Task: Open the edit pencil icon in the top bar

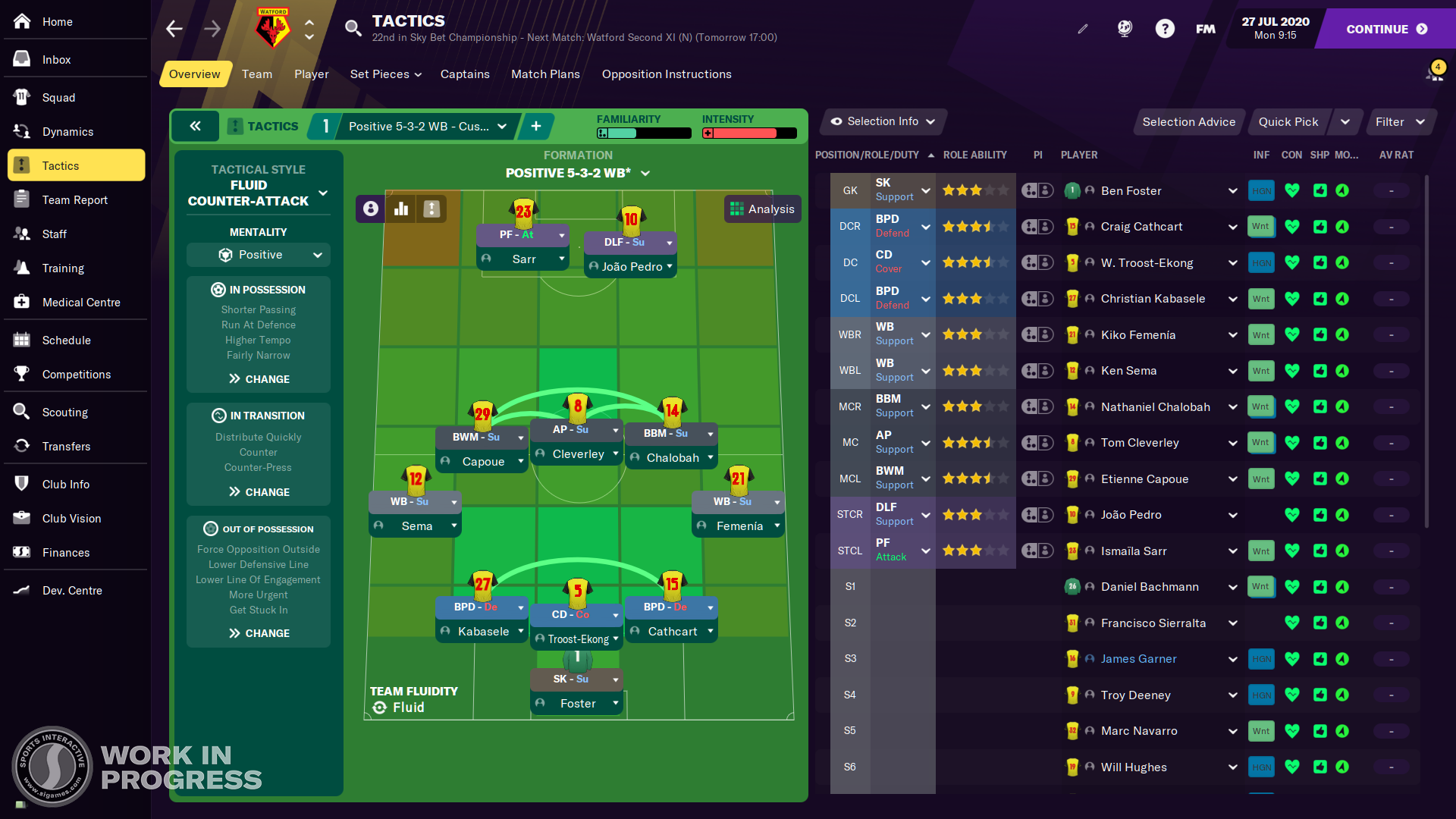Action: pyautogui.click(x=1083, y=28)
